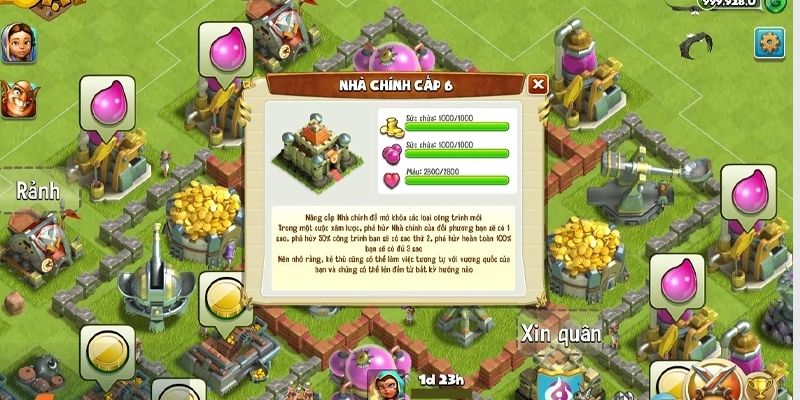The width and height of the screenshot is (800, 400).
Task: Select the woman portrait icon
Action: 18,41
